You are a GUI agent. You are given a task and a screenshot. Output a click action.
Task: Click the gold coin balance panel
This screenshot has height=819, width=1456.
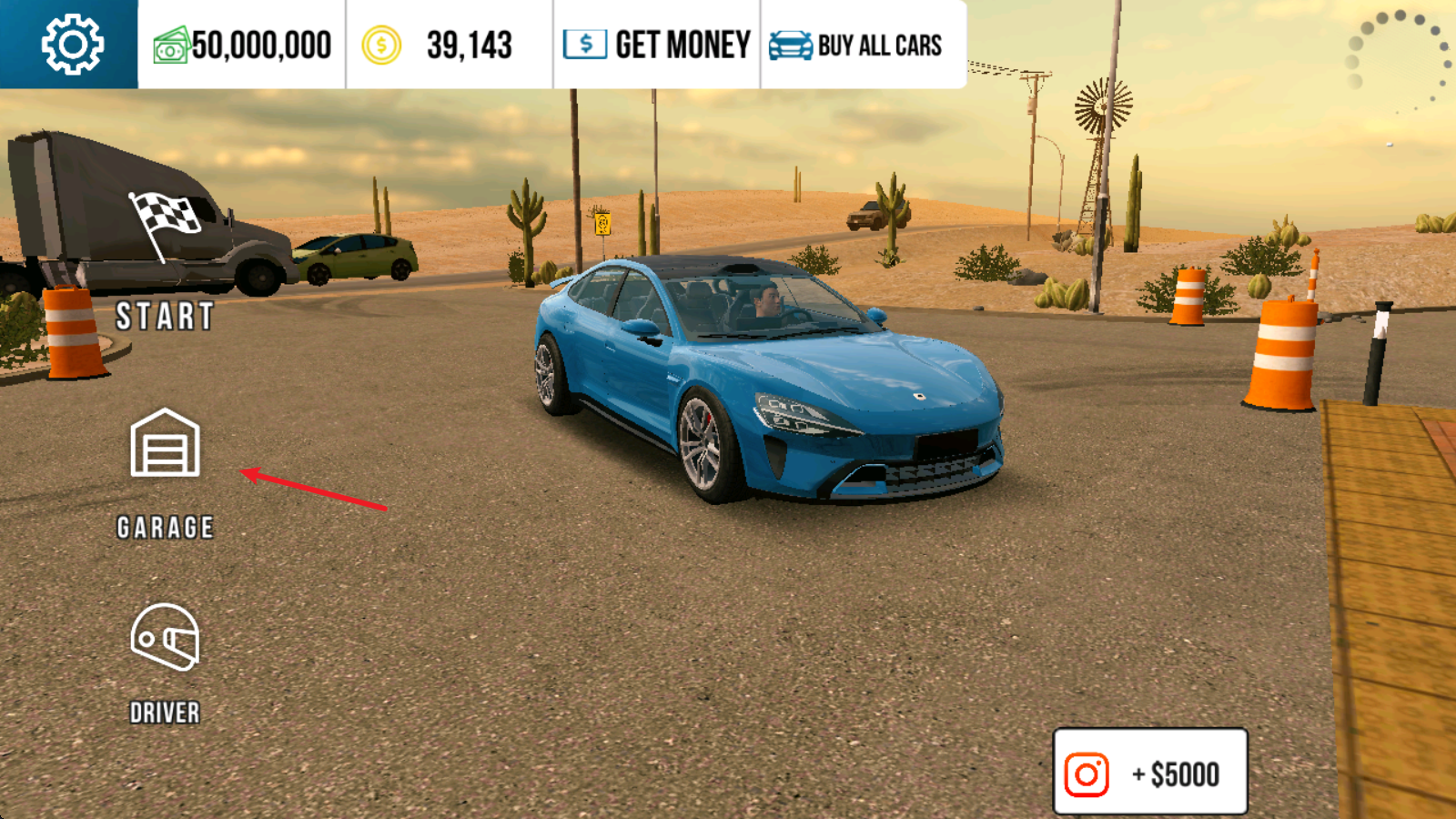(x=448, y=45)
